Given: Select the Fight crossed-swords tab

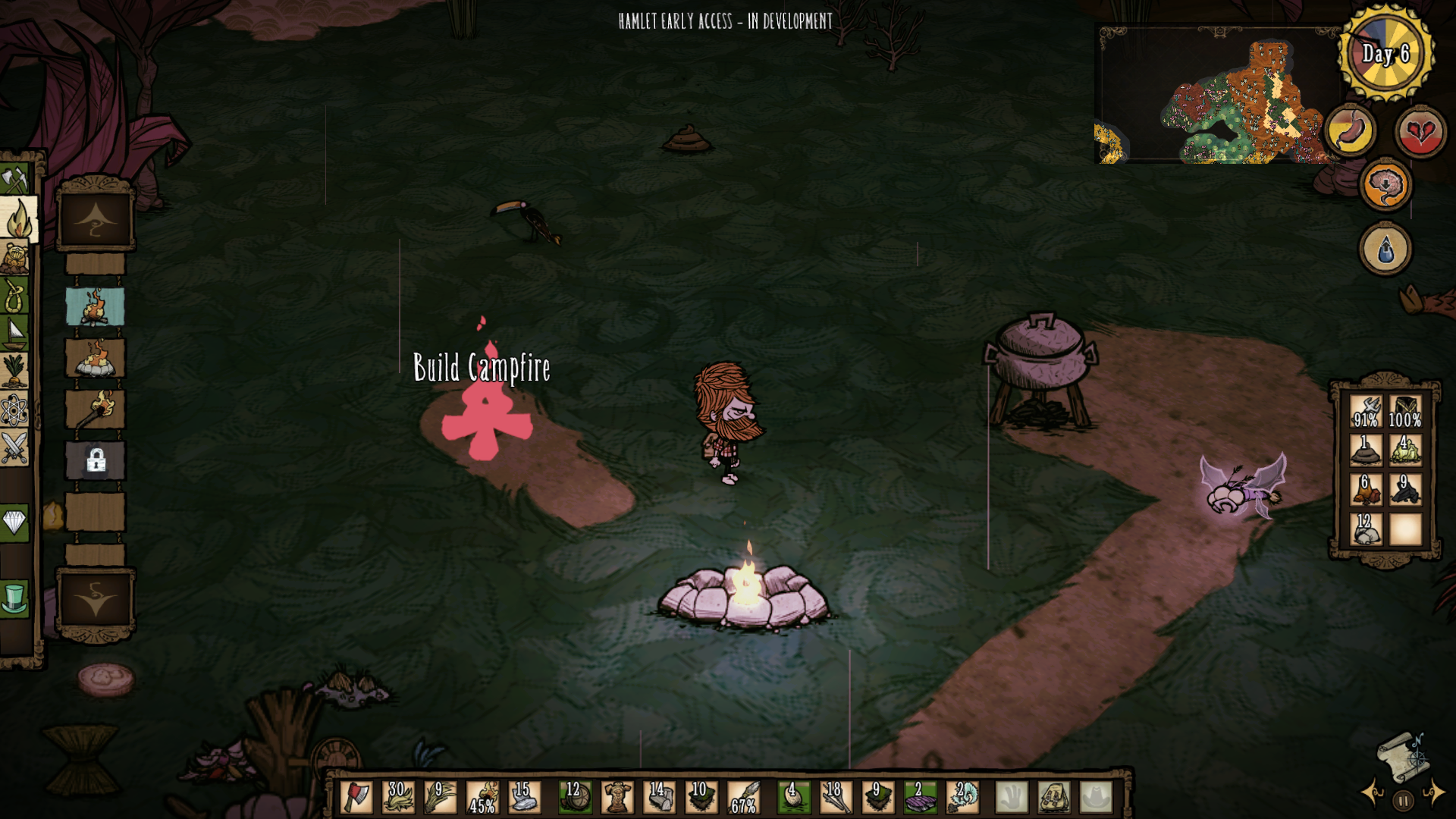Looking at the screenshot, I should point(14,447).
